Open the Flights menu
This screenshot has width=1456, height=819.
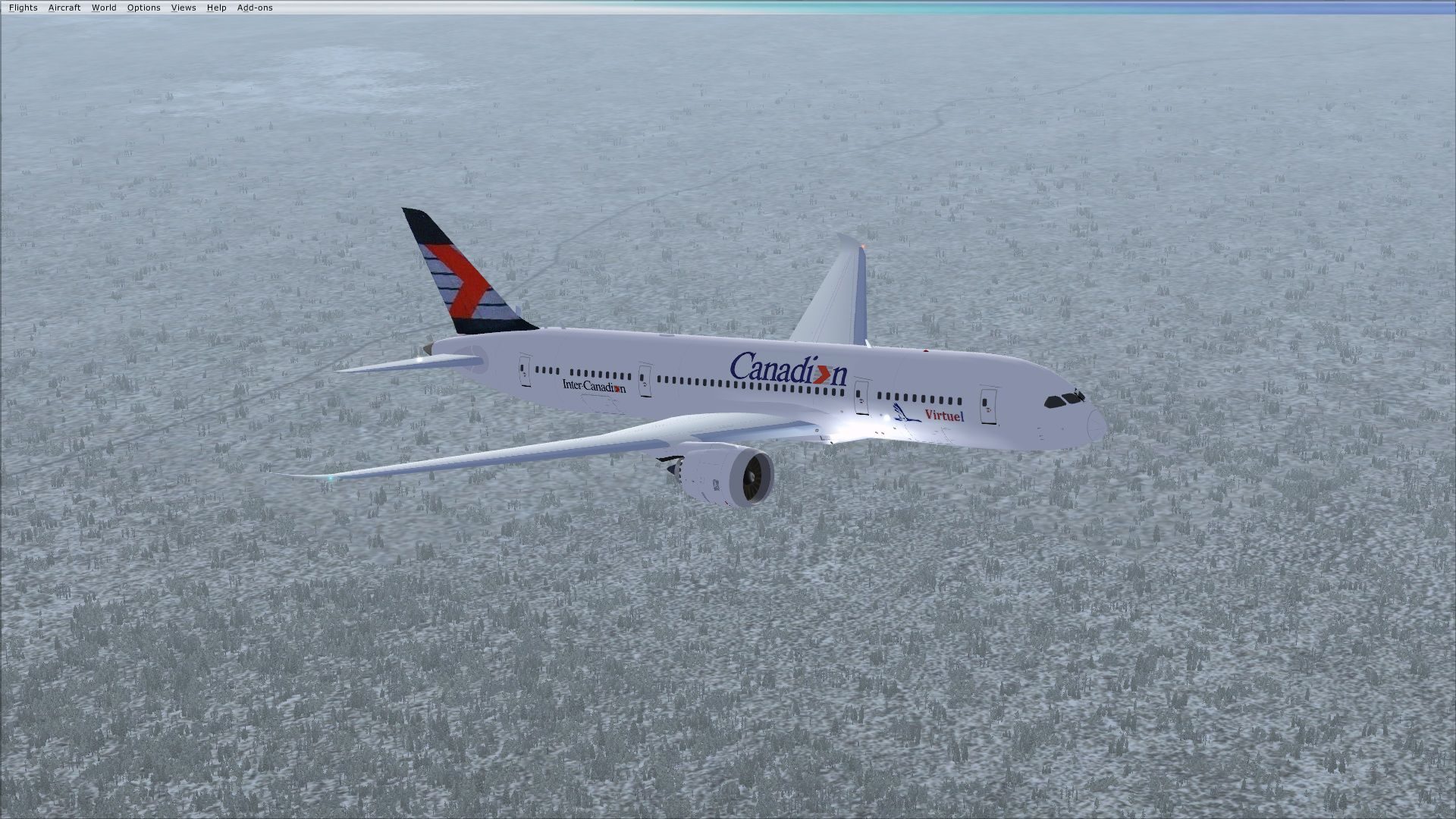(x=23, y=8)
